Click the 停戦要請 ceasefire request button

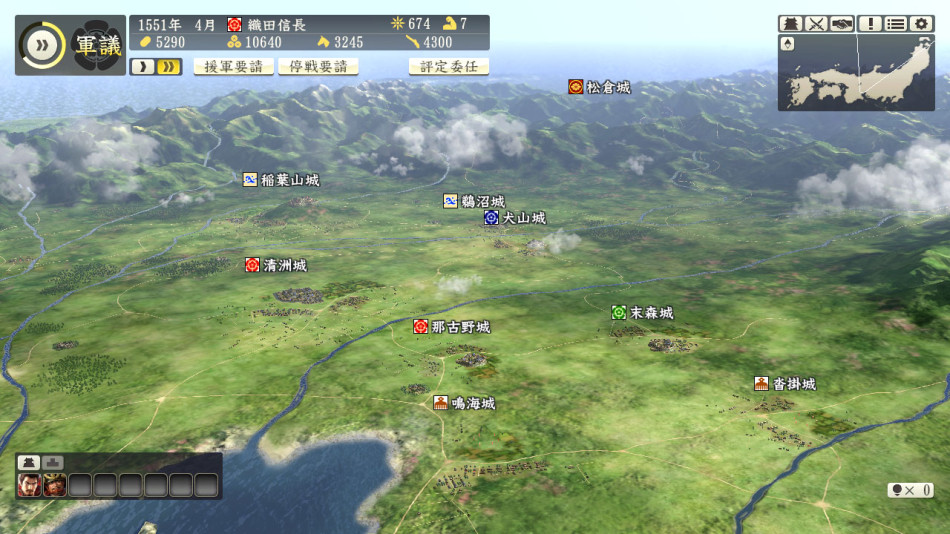(319, 67)
